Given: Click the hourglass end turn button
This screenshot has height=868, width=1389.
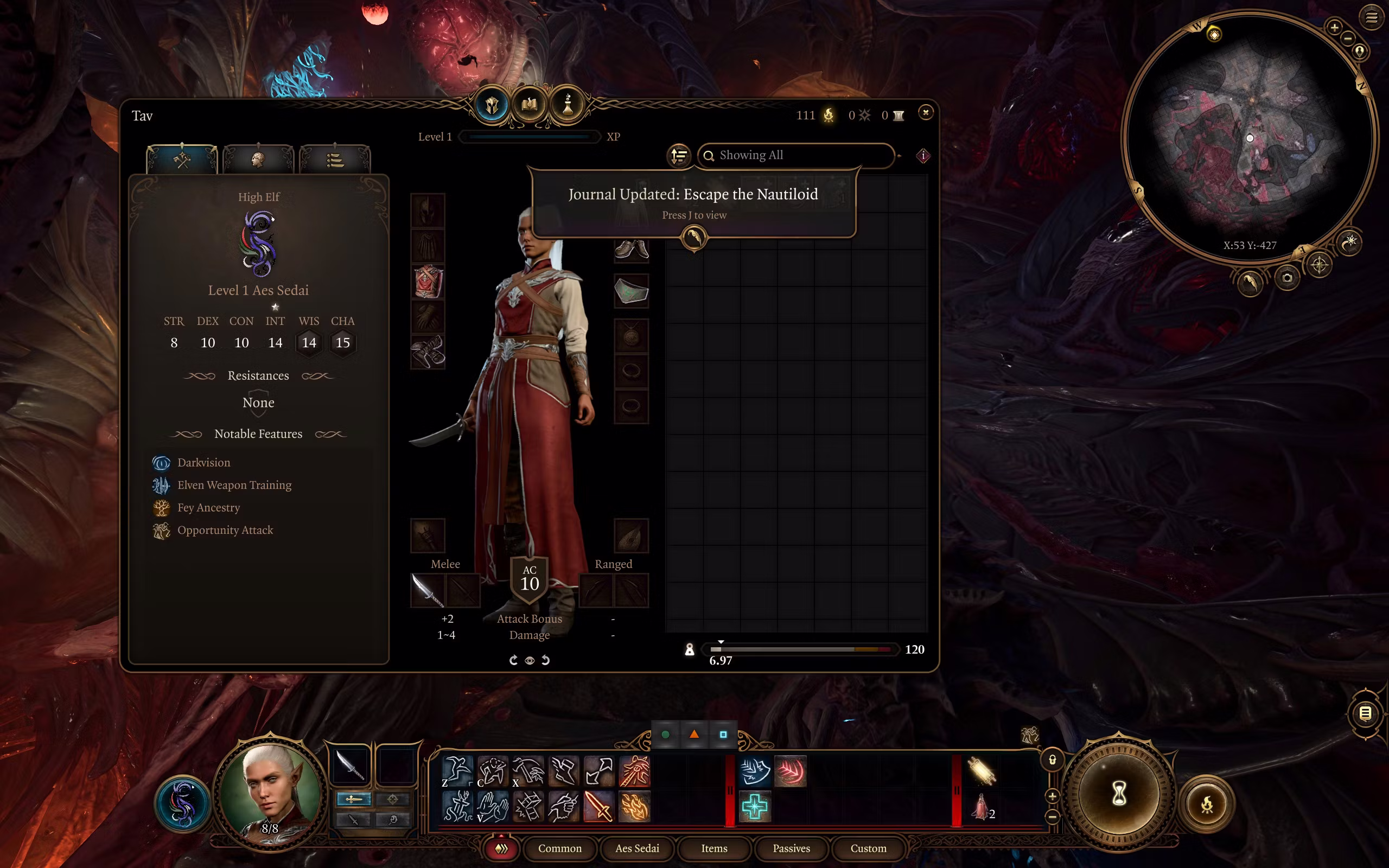Looking at the screenshot, I should (1119, 795).
